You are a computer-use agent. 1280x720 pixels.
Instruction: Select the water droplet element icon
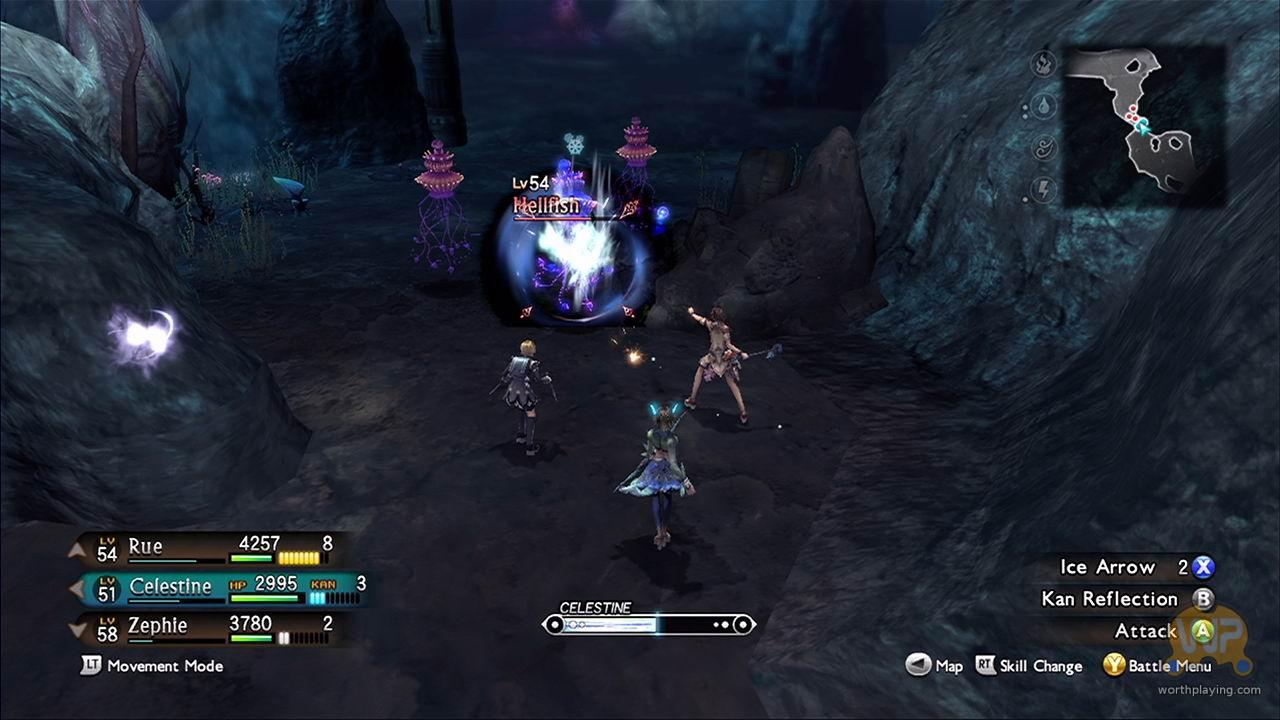click(x=1044, y=106)
